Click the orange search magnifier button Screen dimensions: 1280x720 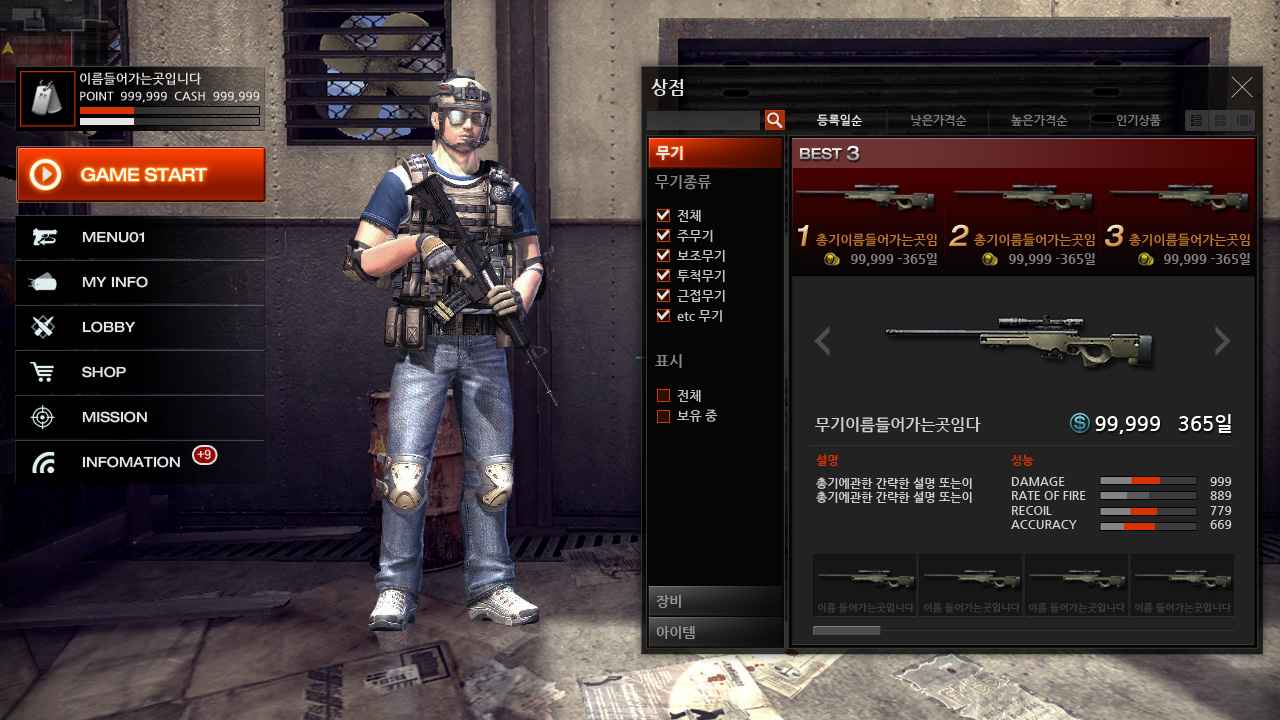click(775, 121)
